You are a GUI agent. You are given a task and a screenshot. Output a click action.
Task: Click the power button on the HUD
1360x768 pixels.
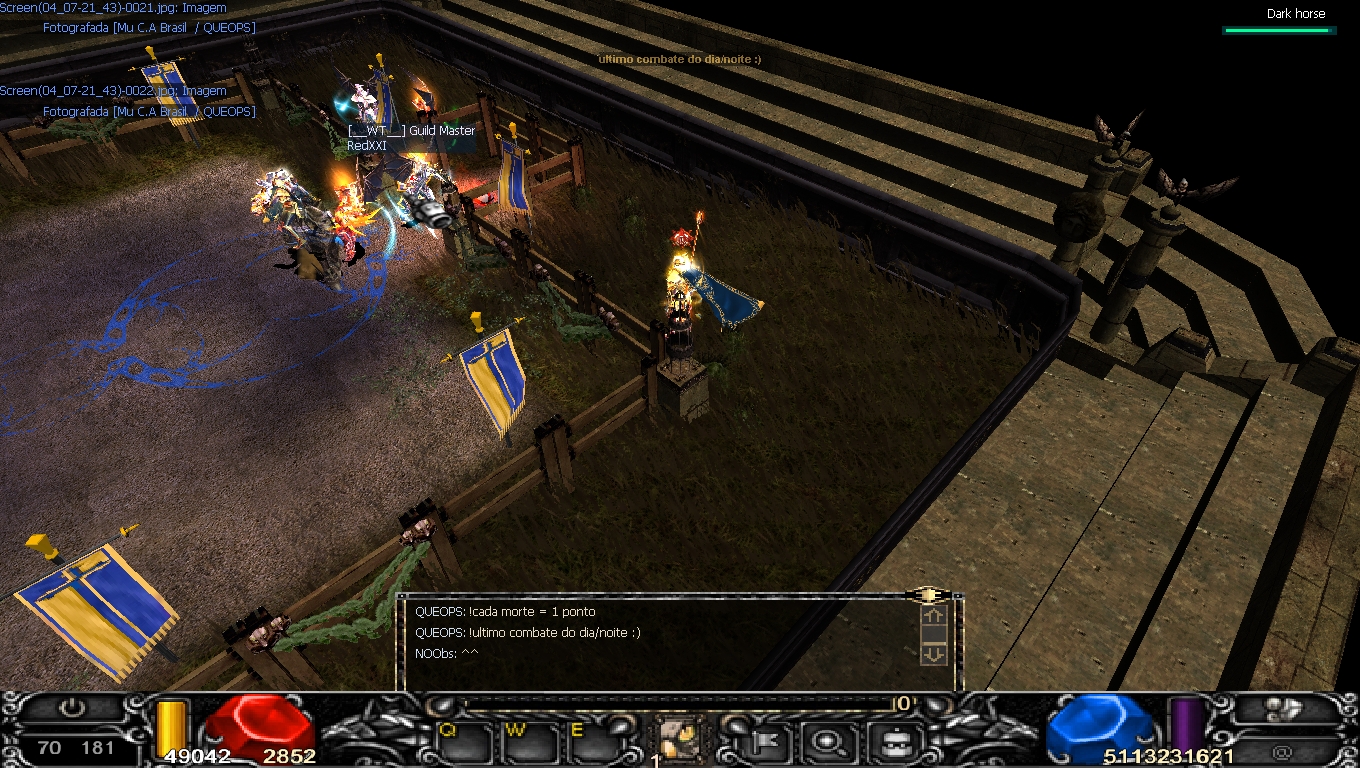[71, 709]
